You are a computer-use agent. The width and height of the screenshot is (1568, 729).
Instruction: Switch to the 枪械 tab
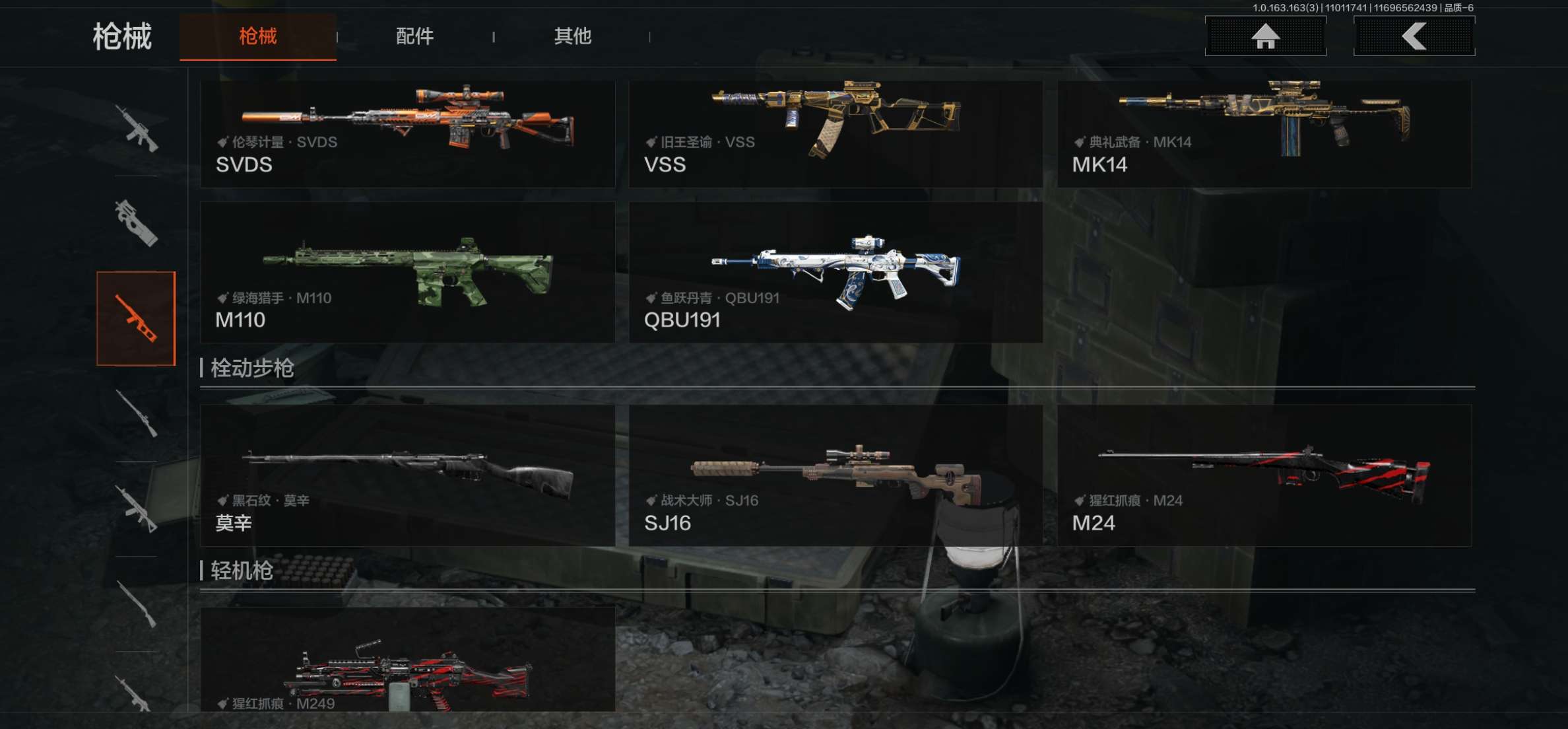(x=257, y=36)
